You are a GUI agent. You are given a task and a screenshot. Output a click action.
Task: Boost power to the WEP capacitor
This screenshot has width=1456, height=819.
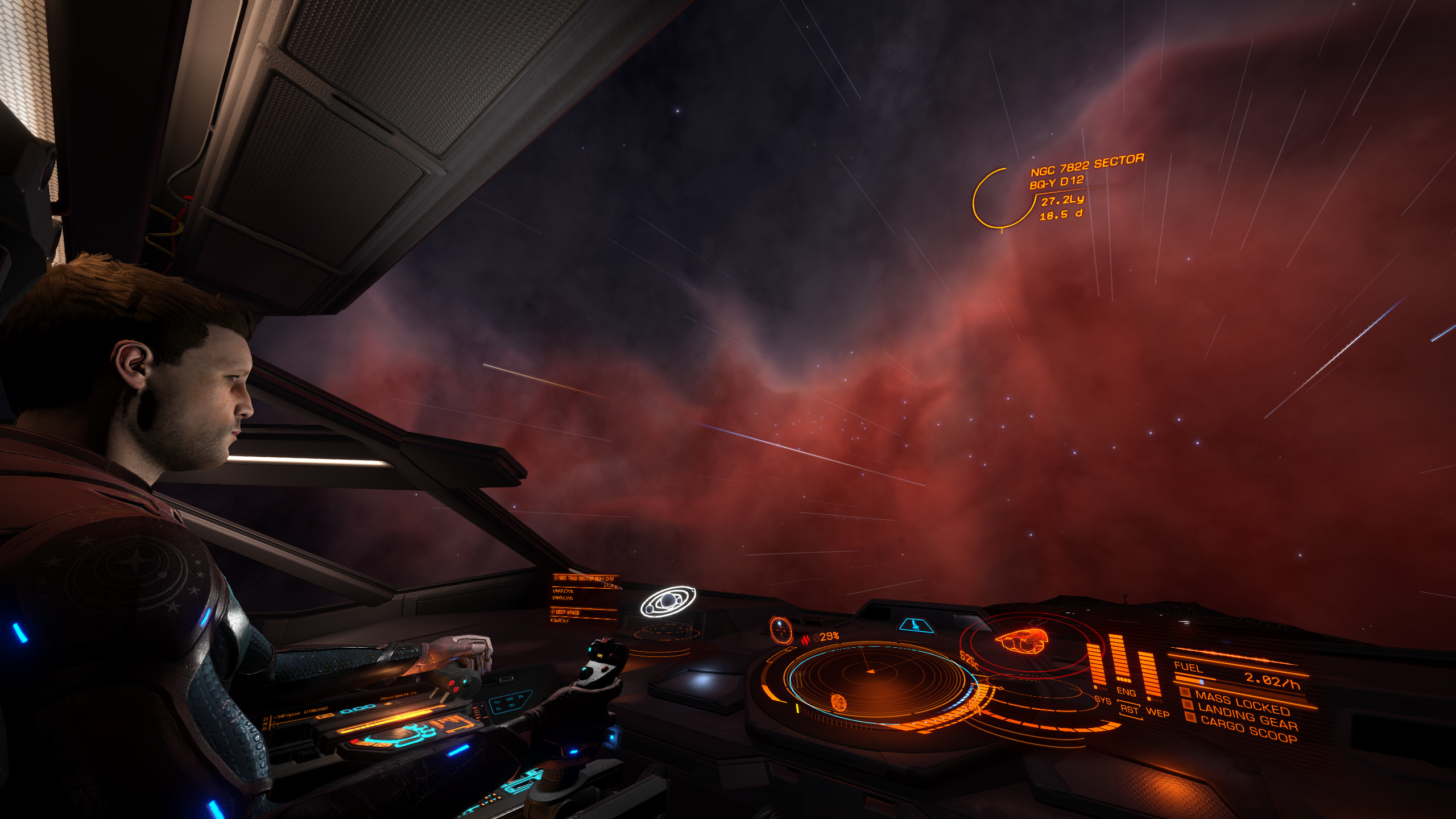1157,713
